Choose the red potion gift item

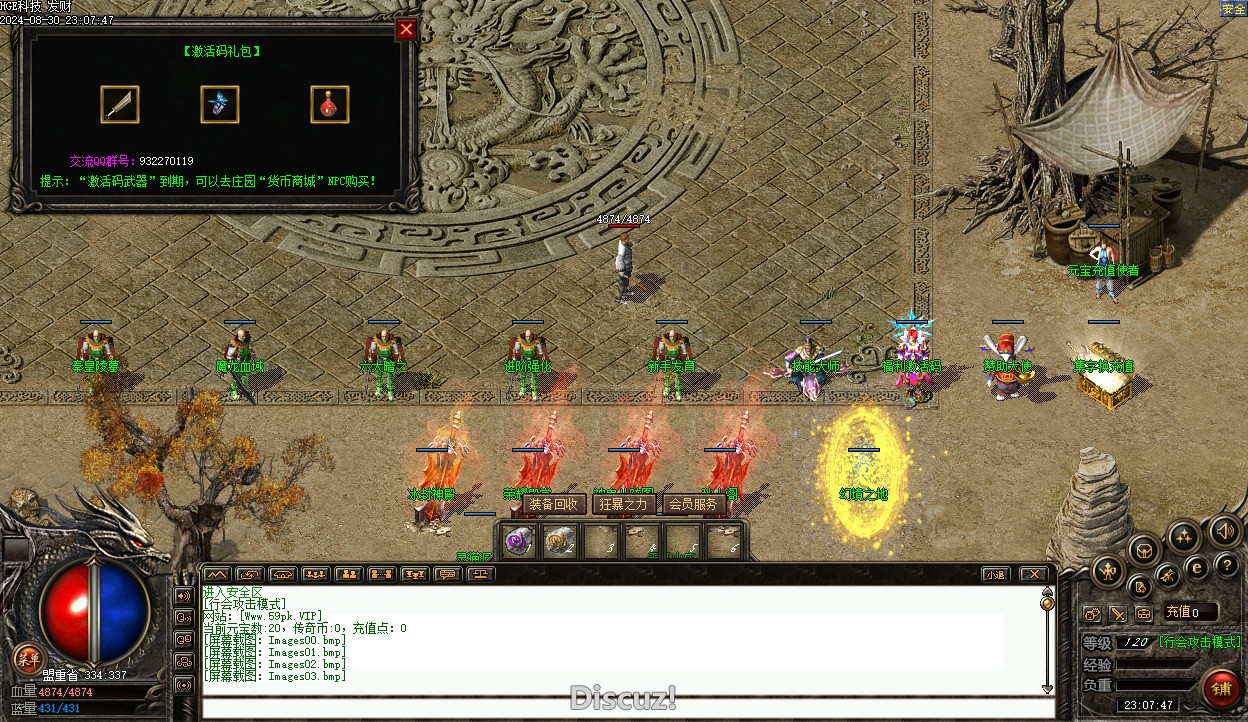pyautogui.click(x=330, y=104)
